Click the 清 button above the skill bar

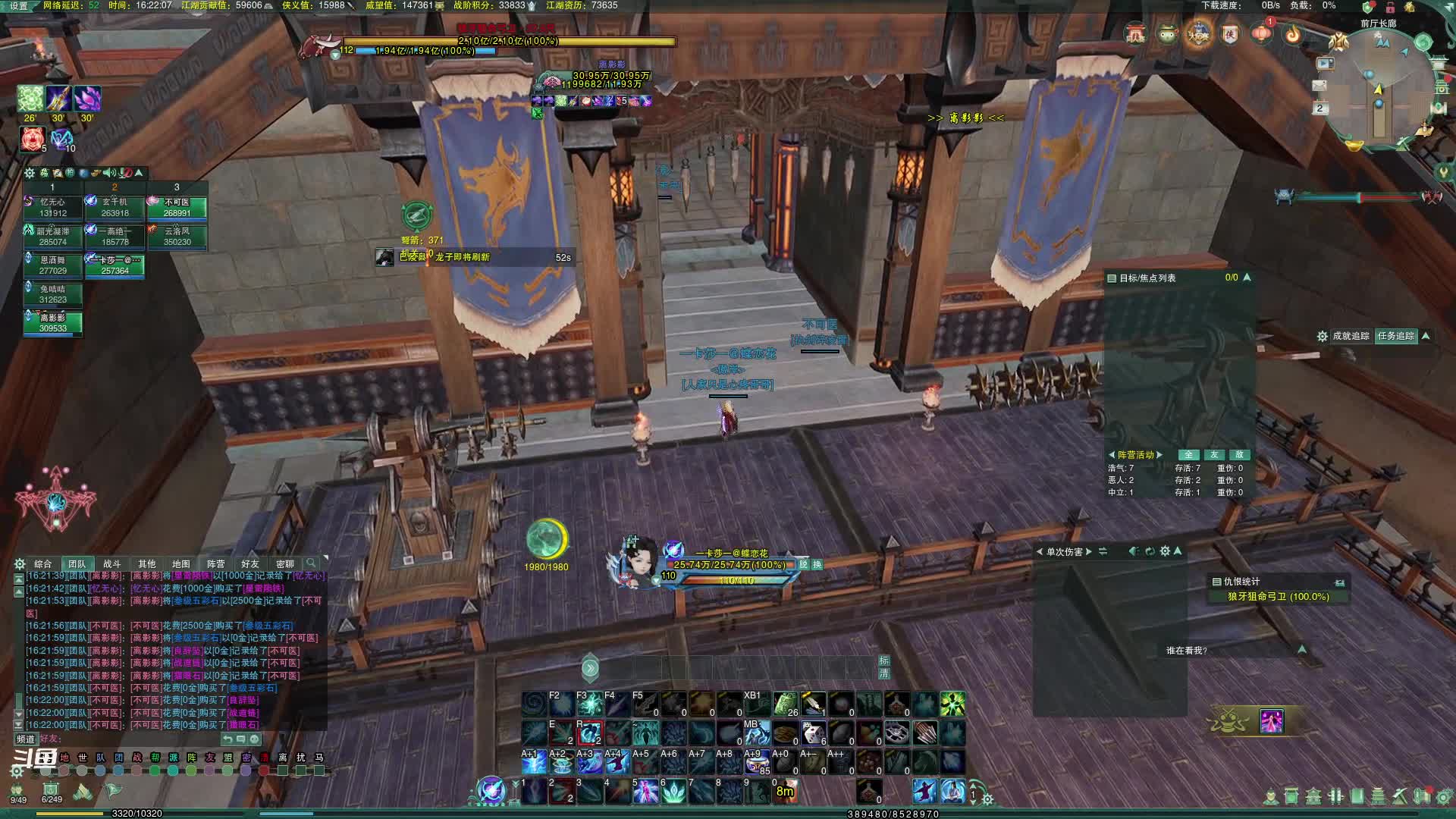pyautogui.click(x=883, y=673)
